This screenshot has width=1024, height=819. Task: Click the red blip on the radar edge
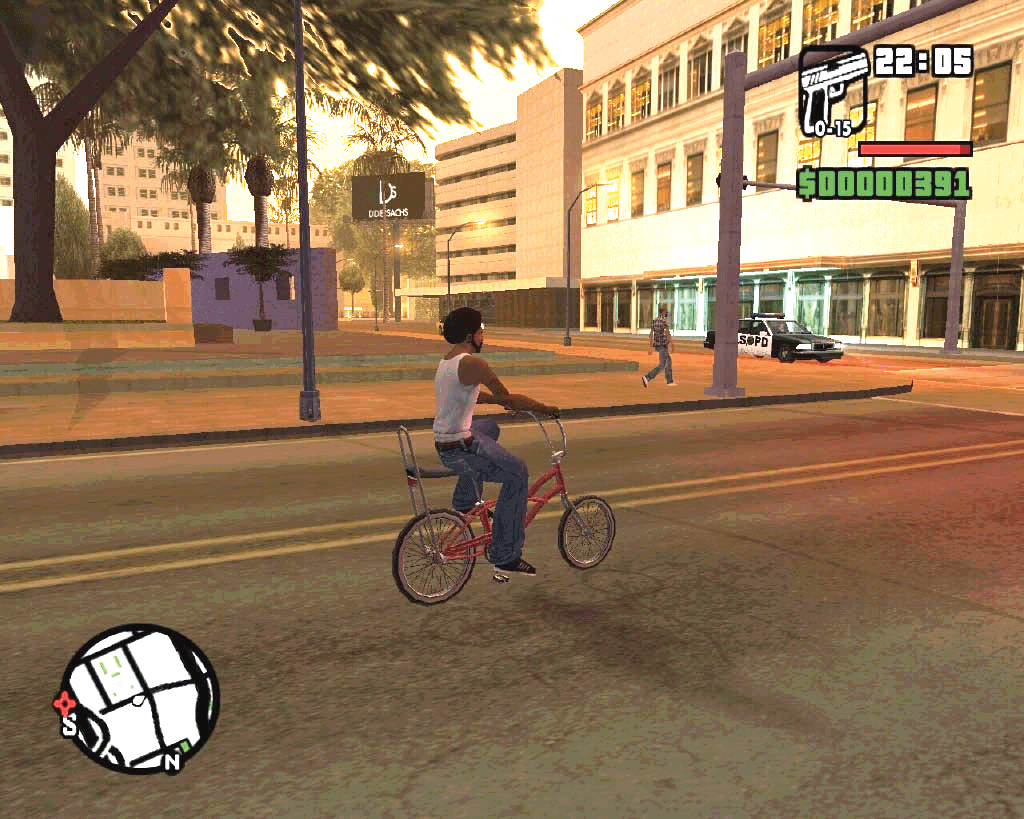point(64,702)
